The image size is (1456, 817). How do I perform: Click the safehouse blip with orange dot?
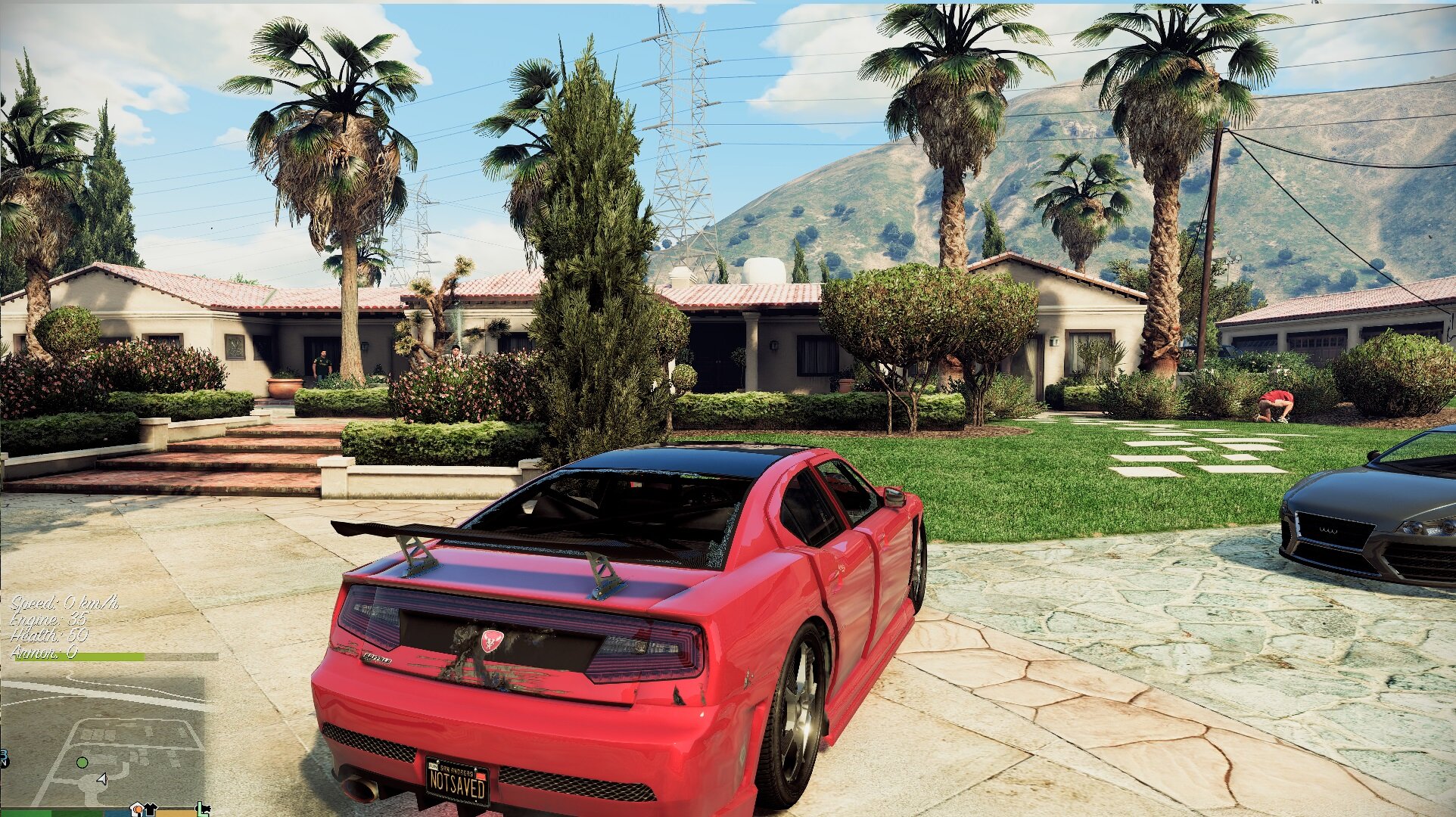[x=137, y=809]
